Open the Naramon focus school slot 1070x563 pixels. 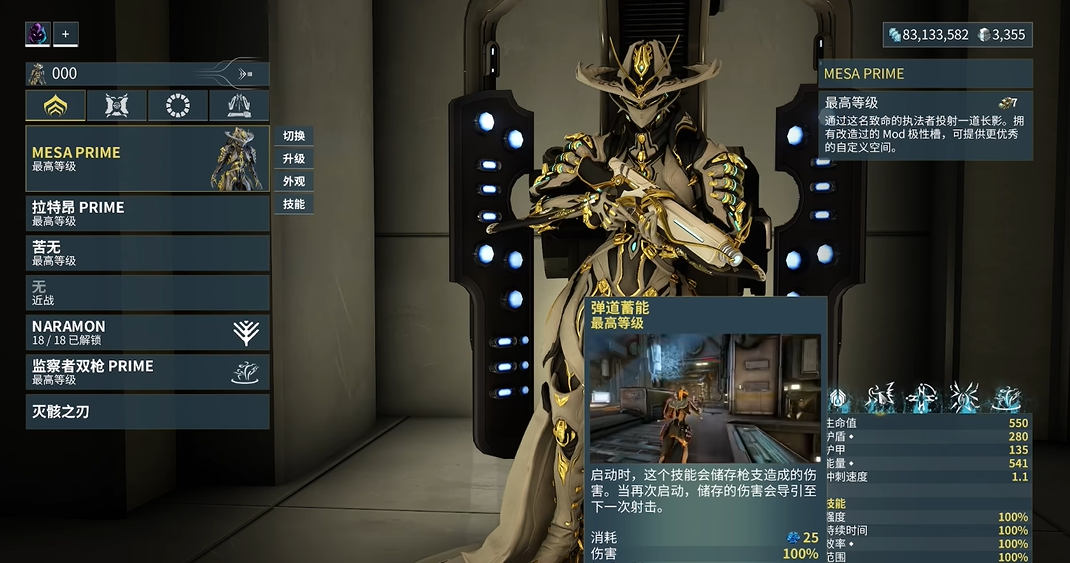(x=147, y=332)
